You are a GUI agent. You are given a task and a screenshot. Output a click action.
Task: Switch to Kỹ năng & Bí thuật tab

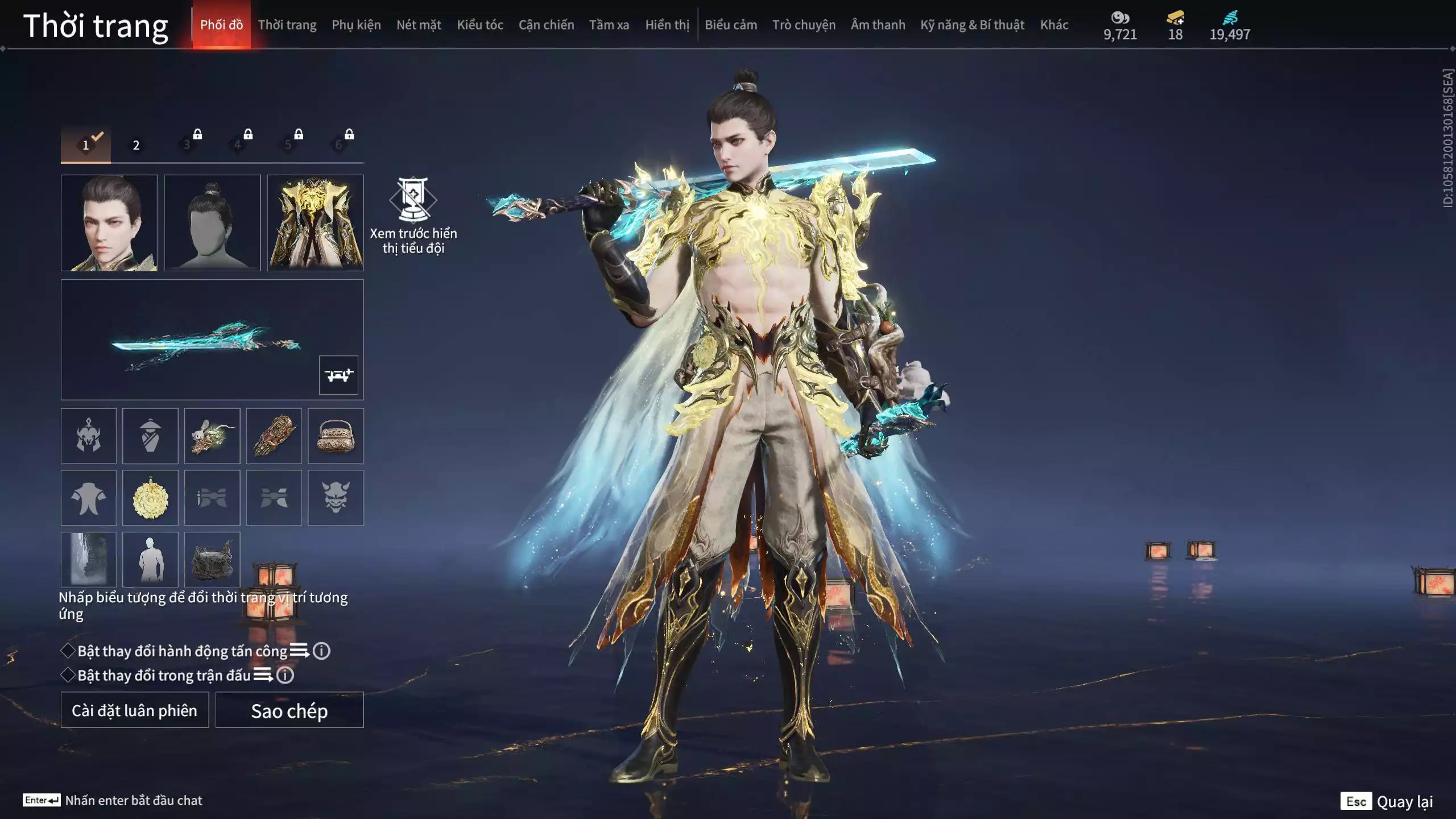point(972,25)
